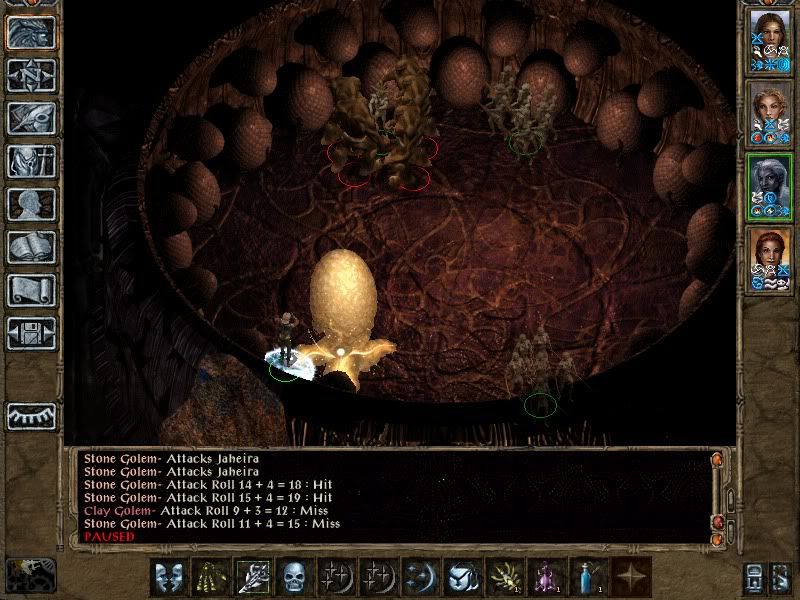Return to the game view button
The image size is (800, 600).
pos(31,32)
